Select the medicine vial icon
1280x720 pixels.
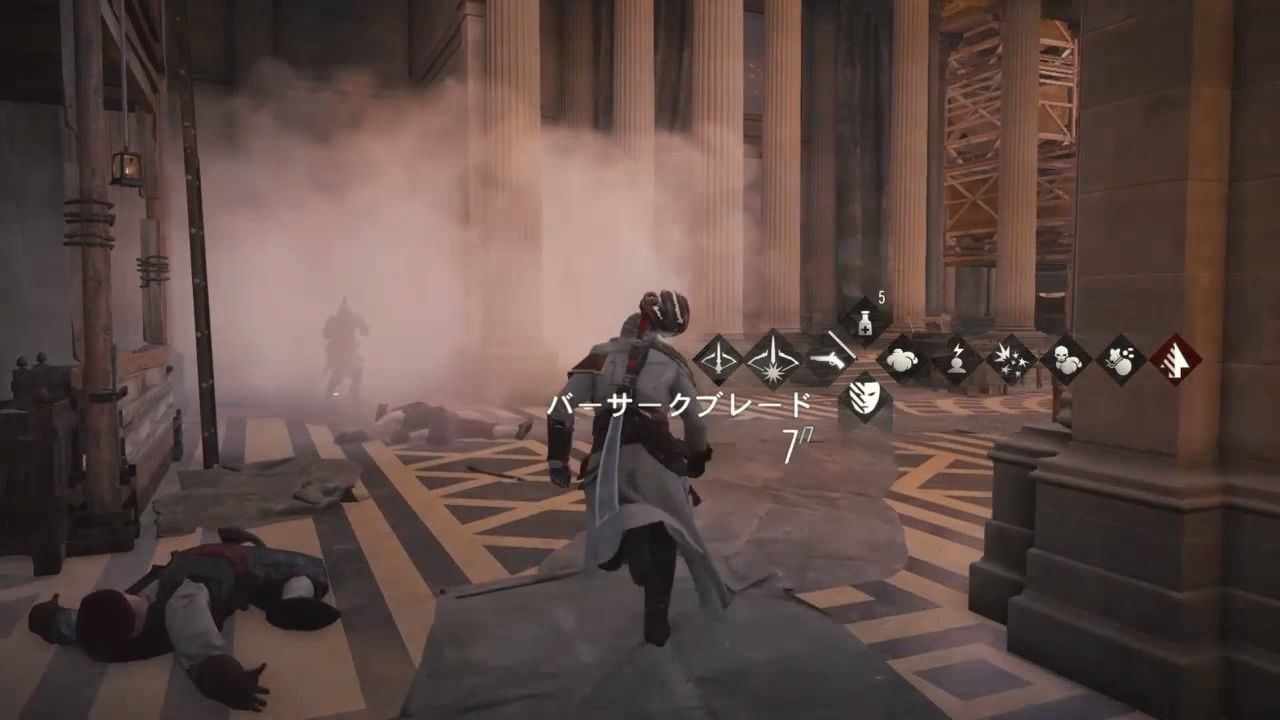point(864,320)
